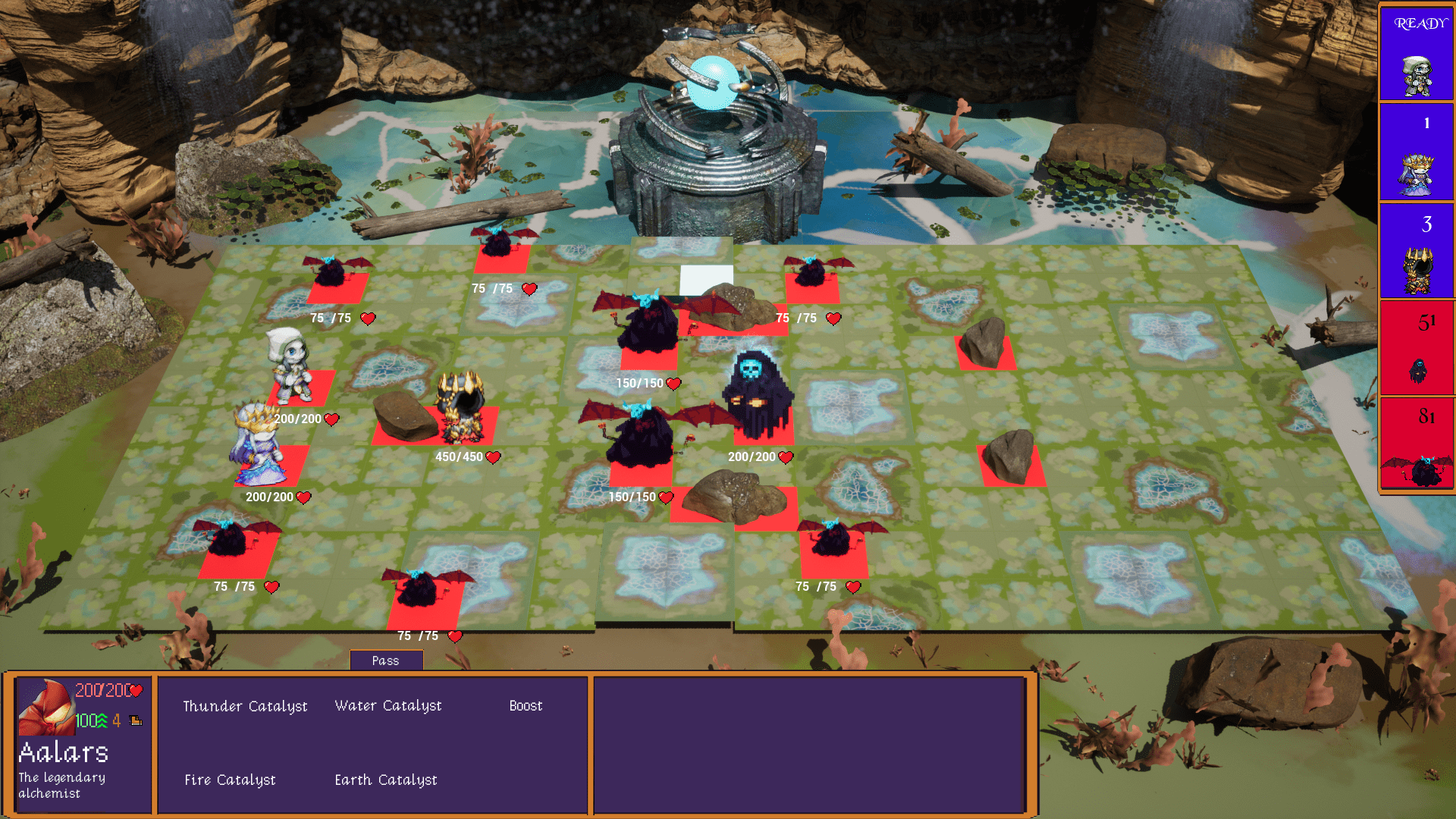This screenshot has height=819, width=1456.
Task: Select the white highlighted board tile
Action: coord(706,278)
